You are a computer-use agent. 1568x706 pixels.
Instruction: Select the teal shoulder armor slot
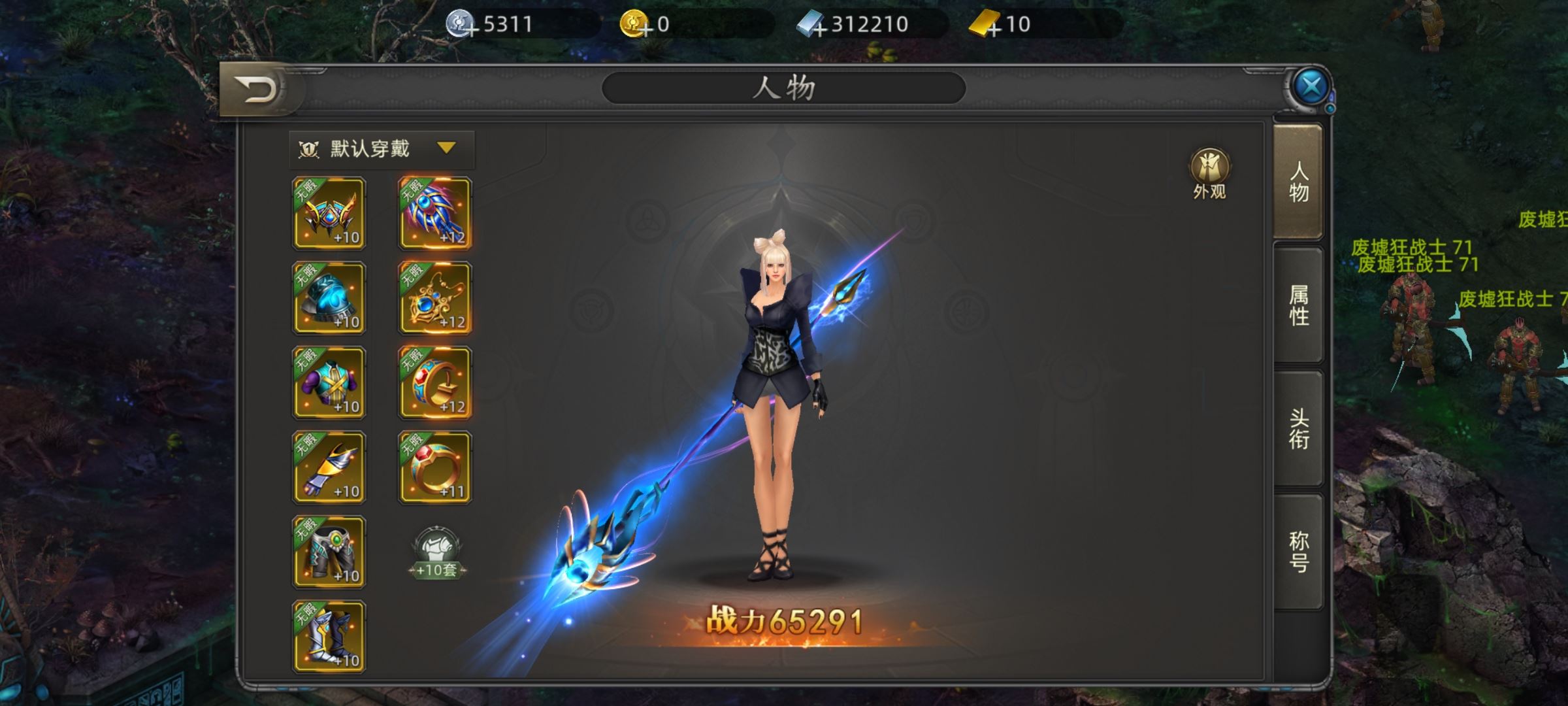point(329,298)
